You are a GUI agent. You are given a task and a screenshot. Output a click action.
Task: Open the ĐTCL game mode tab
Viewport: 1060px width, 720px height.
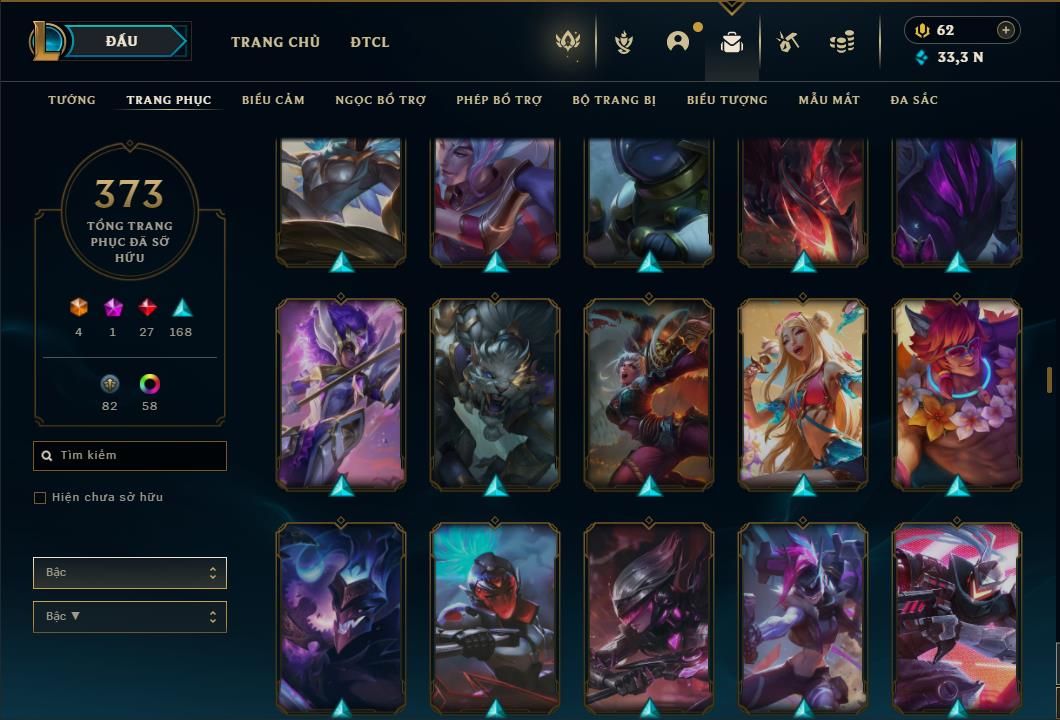(x=370, y=42)
